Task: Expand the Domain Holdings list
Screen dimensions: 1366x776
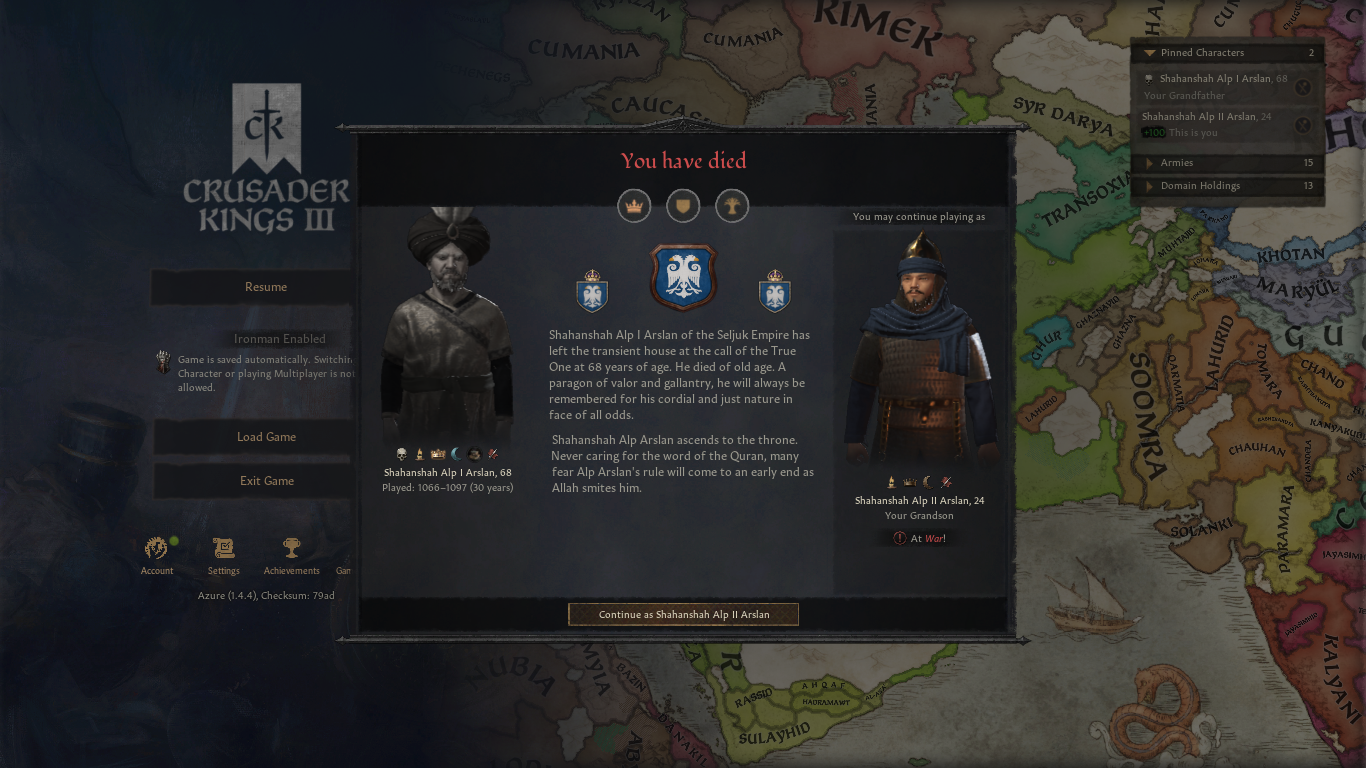Action: (1150, 185)
